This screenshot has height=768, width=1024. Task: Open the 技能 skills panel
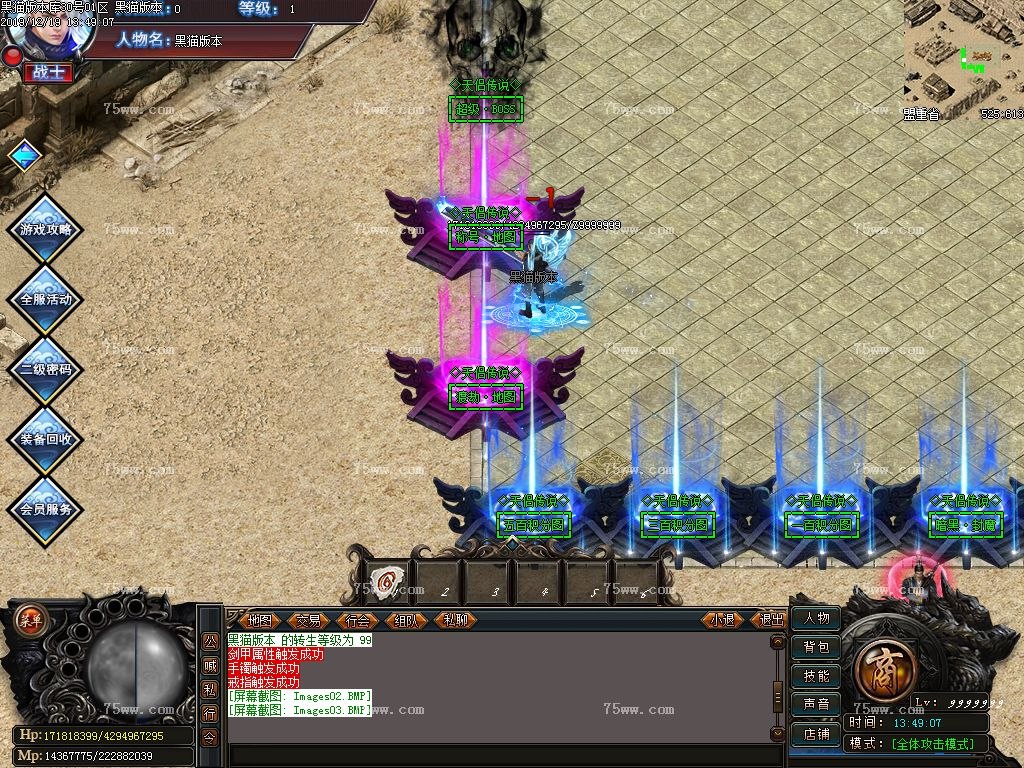pyautogui.click(x=816, y=677)
